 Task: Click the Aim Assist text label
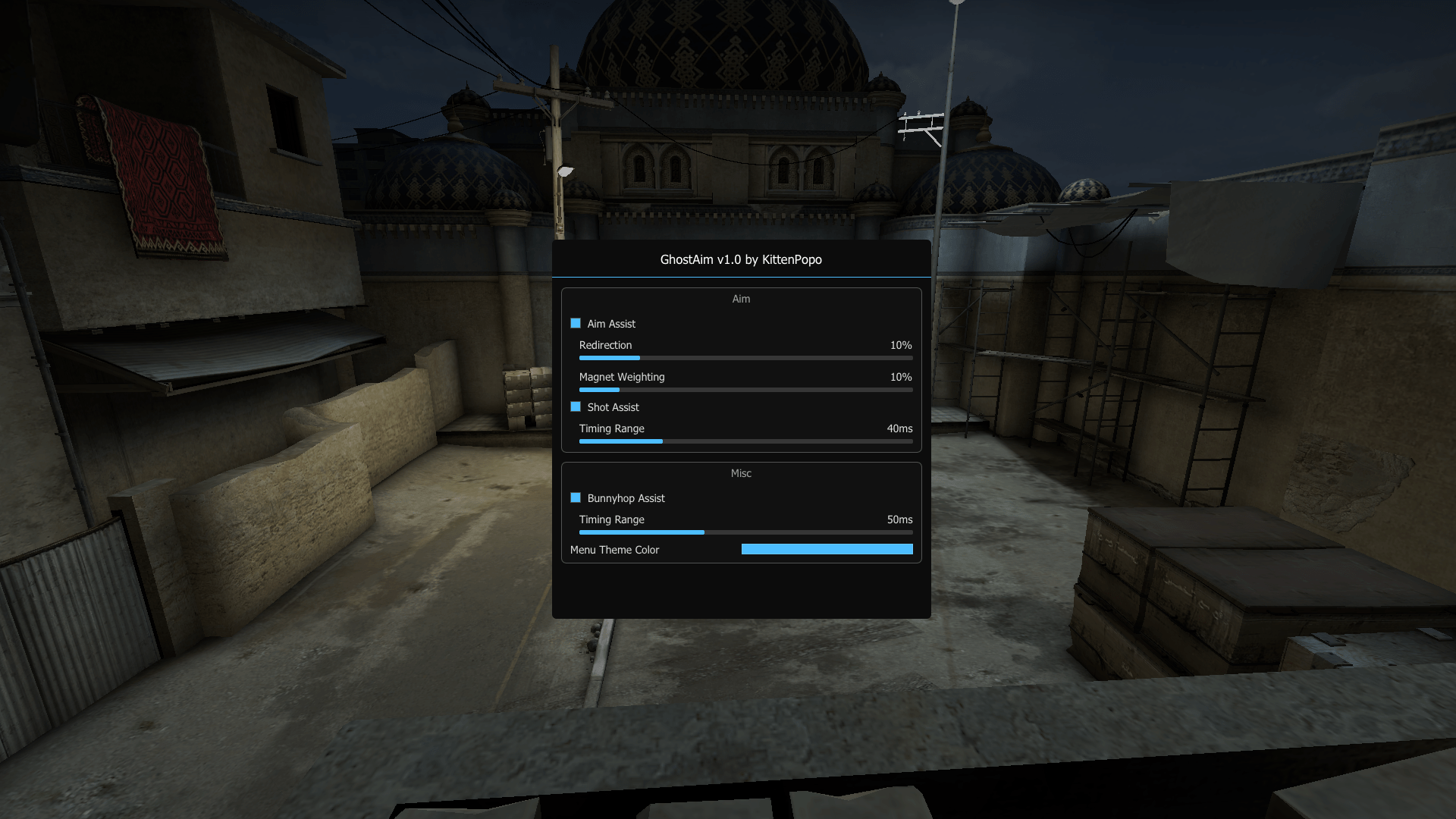pyautogui.click(x=610, y=324)
